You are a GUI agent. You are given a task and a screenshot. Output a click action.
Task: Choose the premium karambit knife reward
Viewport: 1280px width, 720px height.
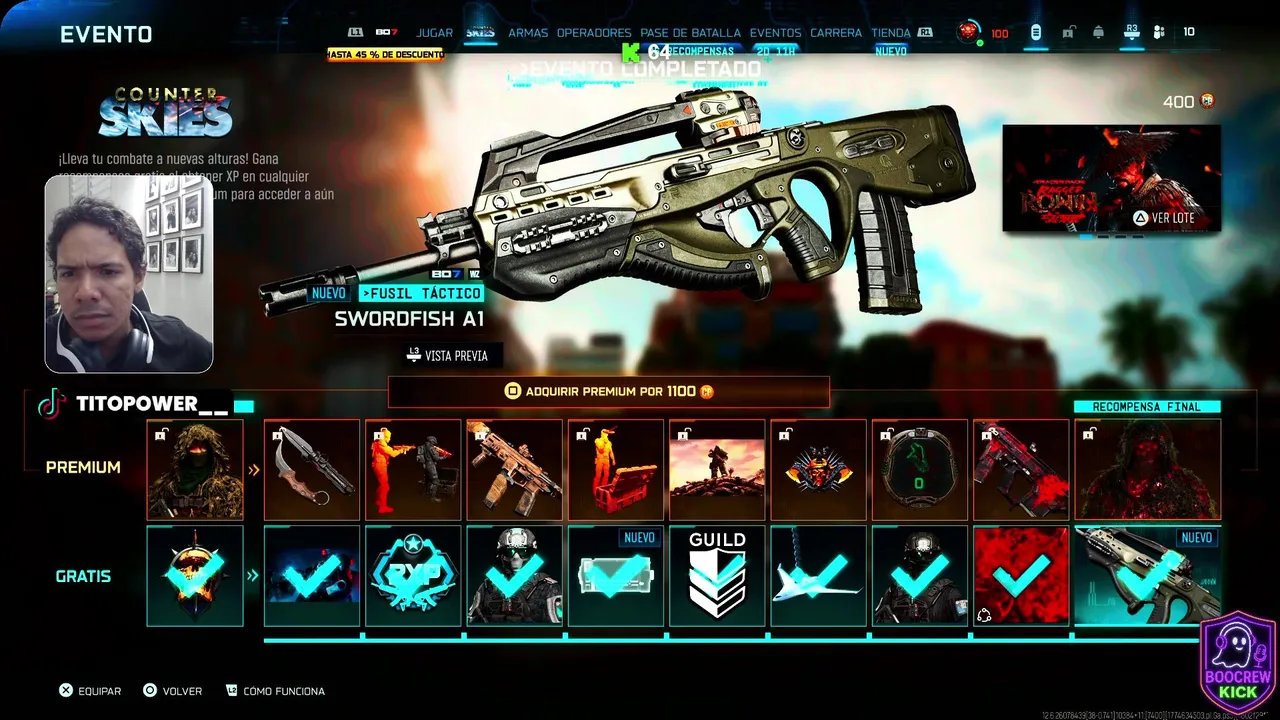(x=312, y=469)
